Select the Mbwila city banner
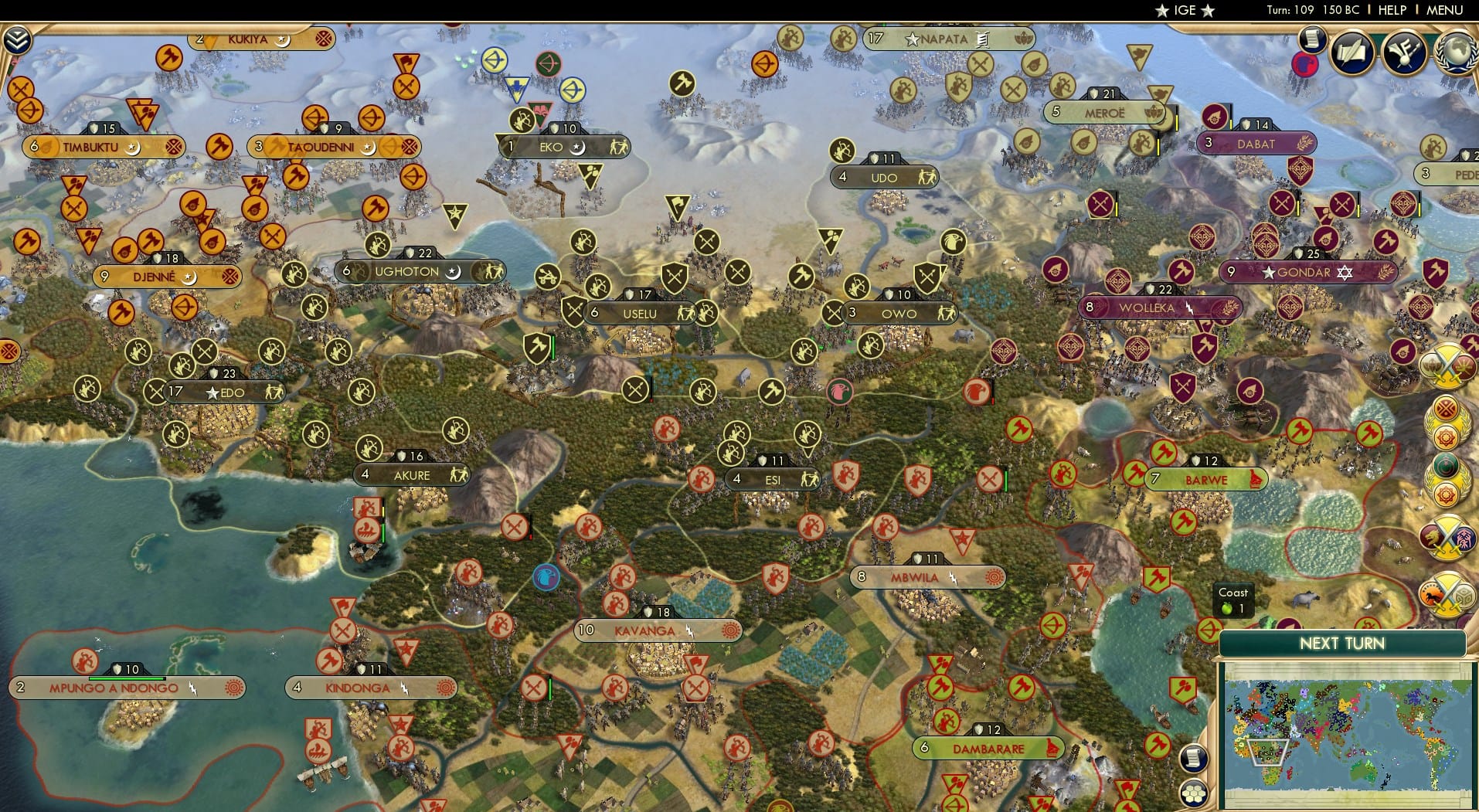Screen dimensions: 1479x812 tap(927, 577)
